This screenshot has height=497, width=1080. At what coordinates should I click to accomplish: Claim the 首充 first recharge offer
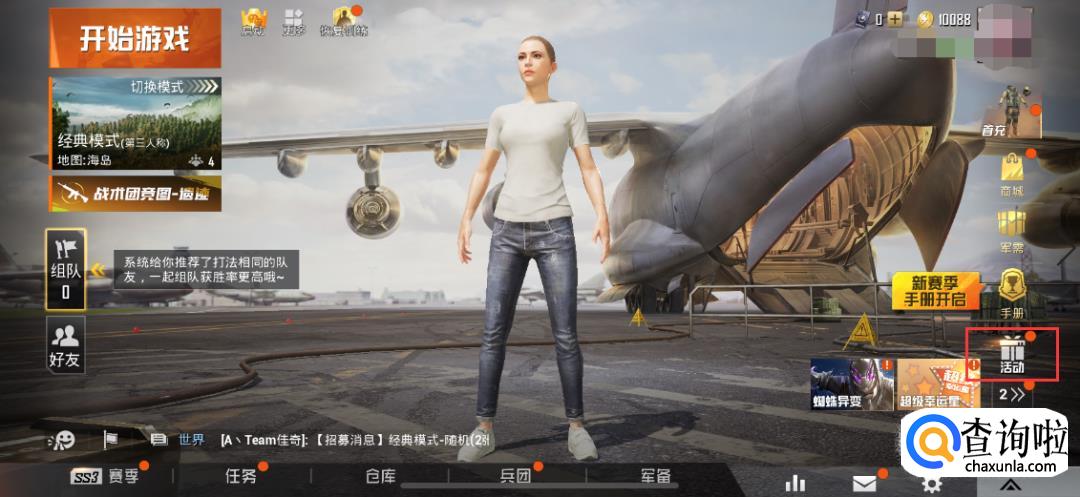point(1012,112)
